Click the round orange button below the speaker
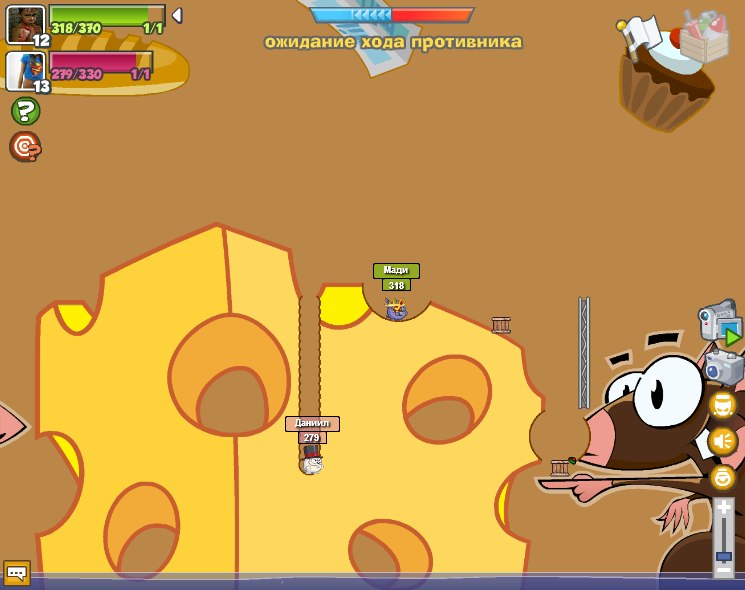This screenshot has height=590, width=745. pyautogui.click(x=722, y=477)
